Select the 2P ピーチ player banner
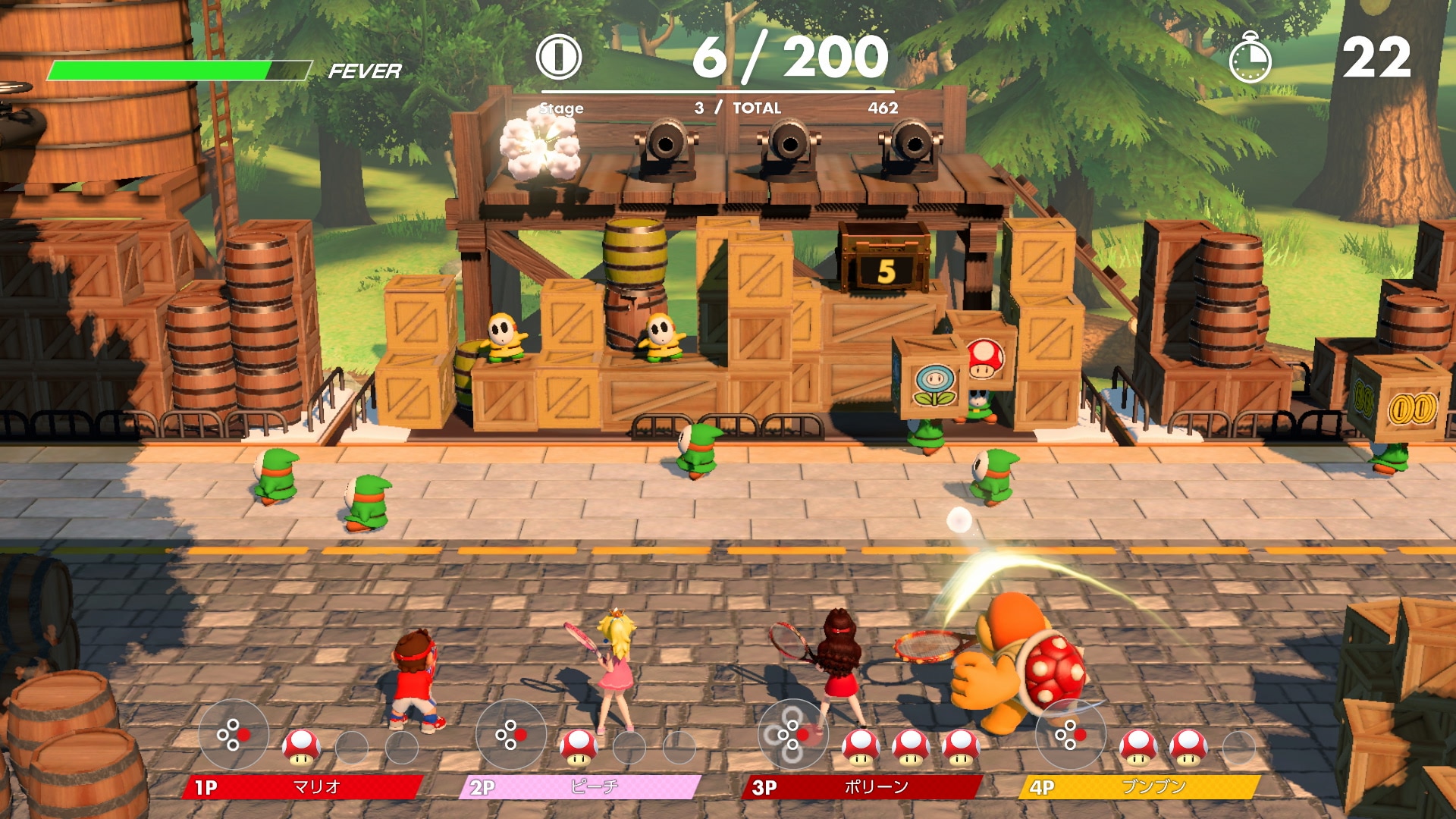1456x819 pixels. point(581,787)
